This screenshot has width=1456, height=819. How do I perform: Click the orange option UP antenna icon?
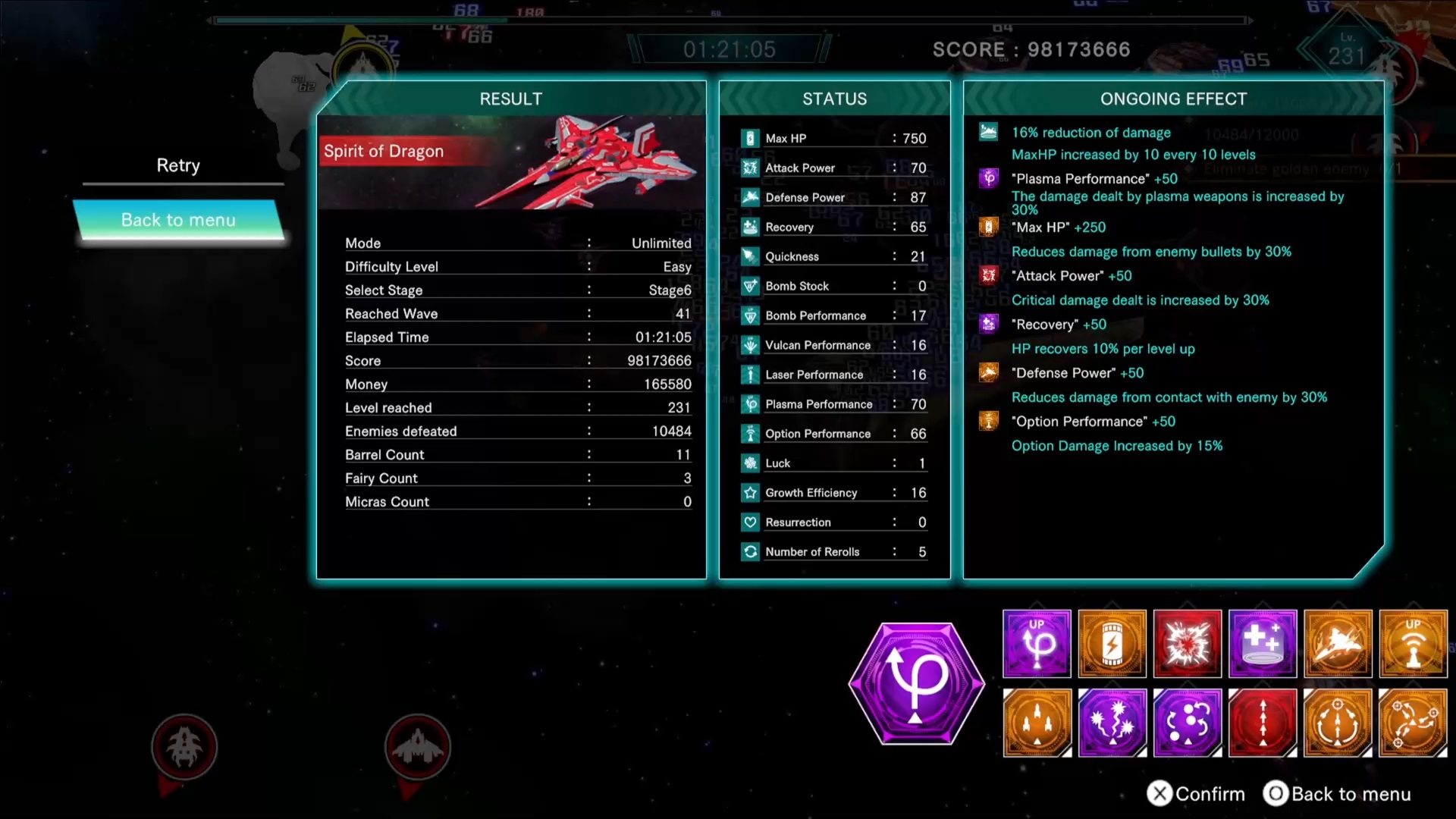coord(1413,644)
